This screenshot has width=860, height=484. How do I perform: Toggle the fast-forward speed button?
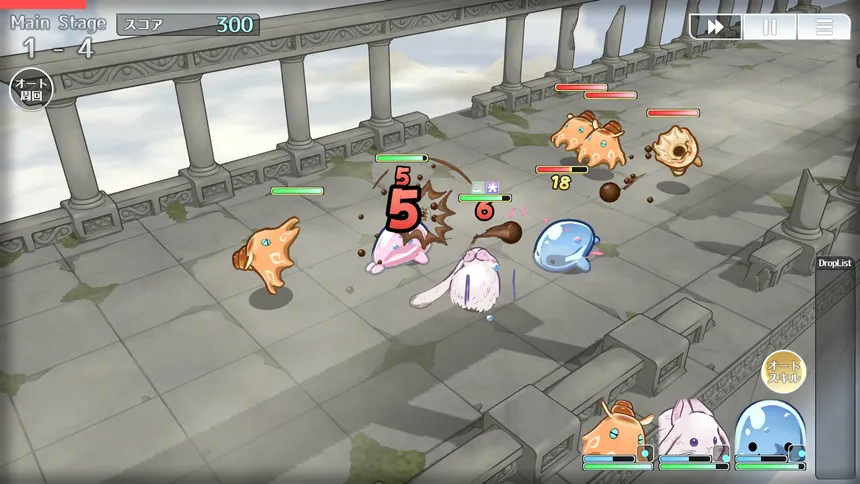(716, 27)
